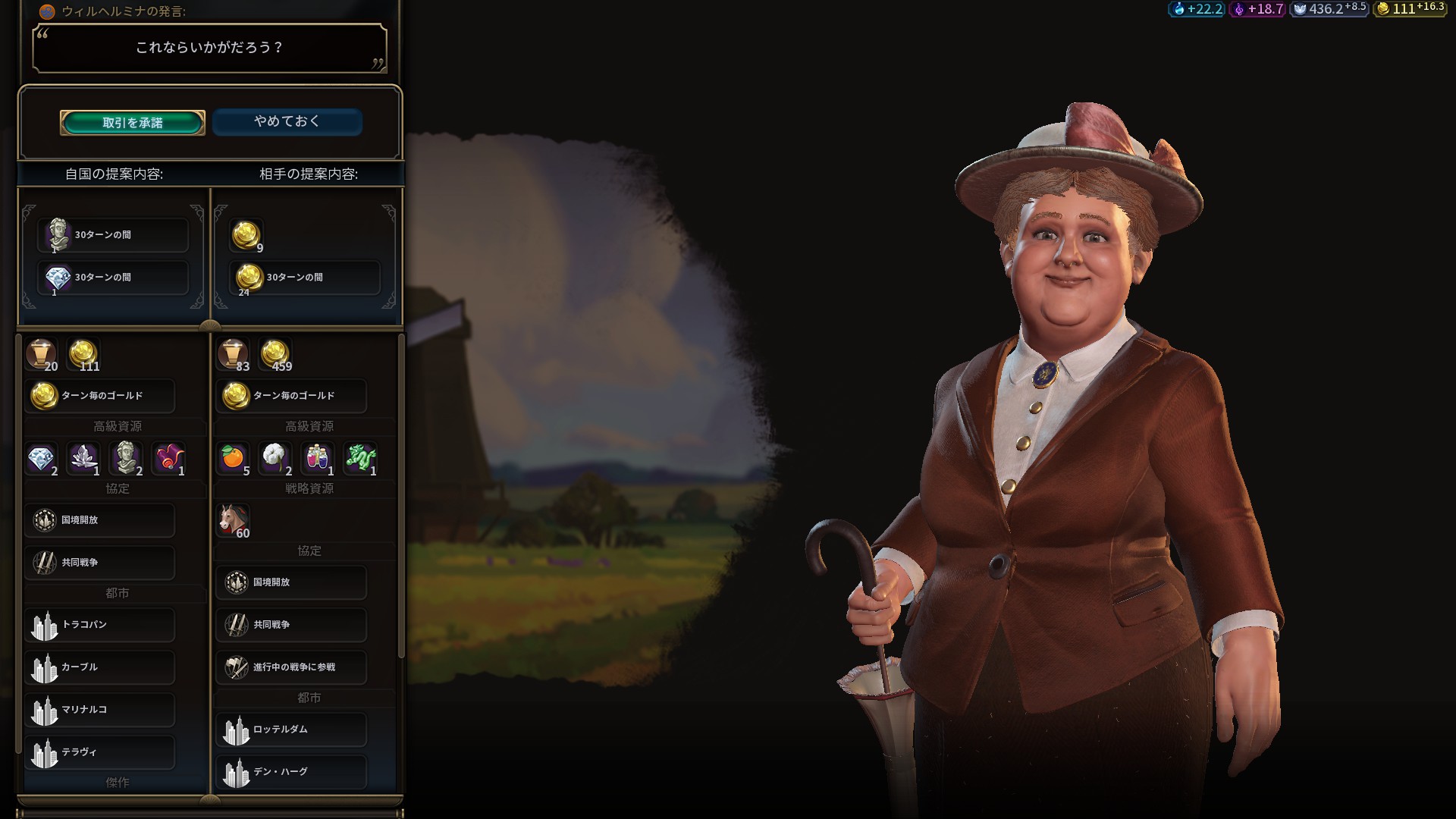Image resolution: width=1456 pixels, height=819 pixels.
Task: Decline the deal with やめておく
Action: 287,121
